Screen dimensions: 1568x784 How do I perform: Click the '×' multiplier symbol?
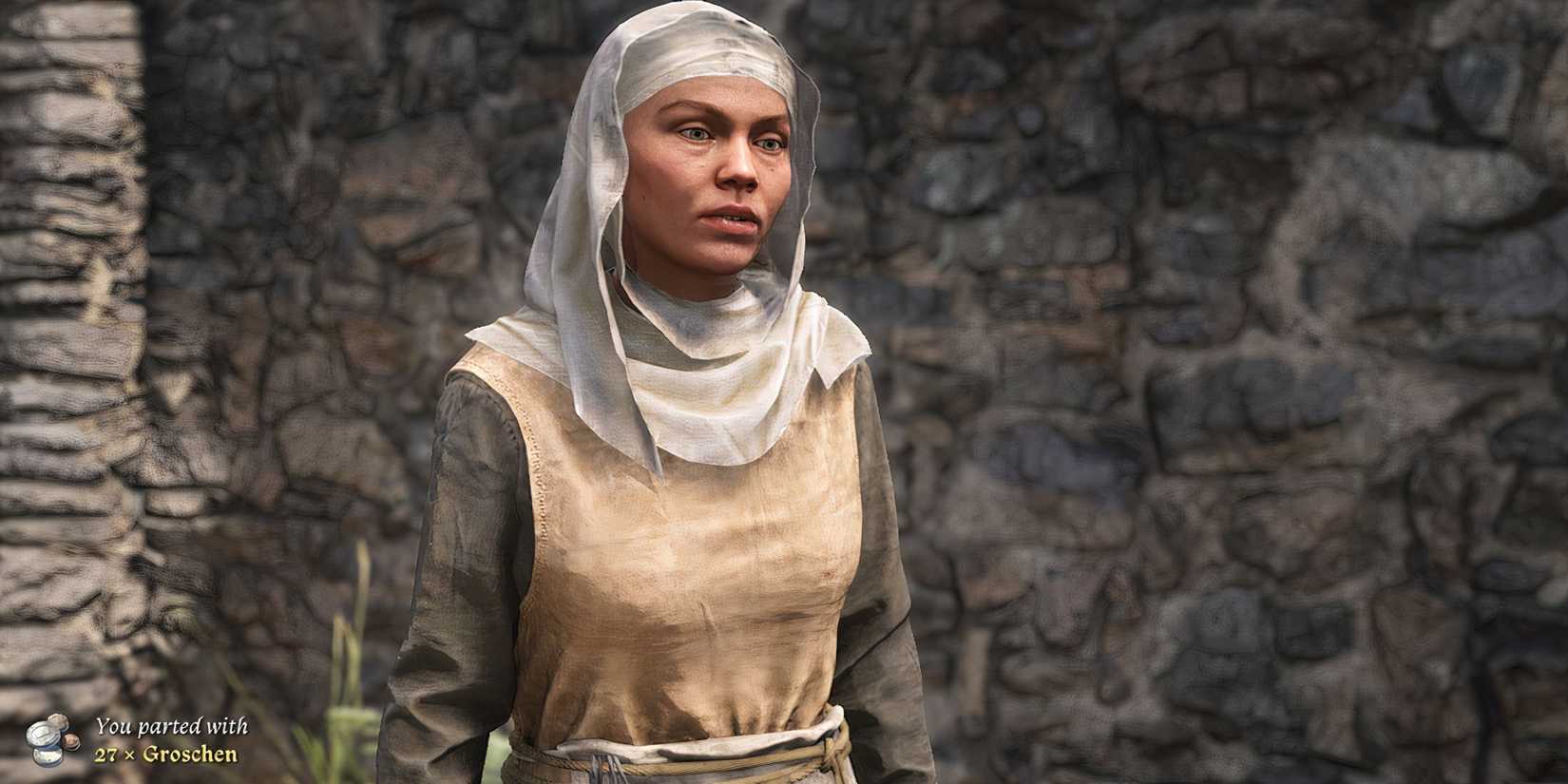pyautogui.click(x=128, y=755)
